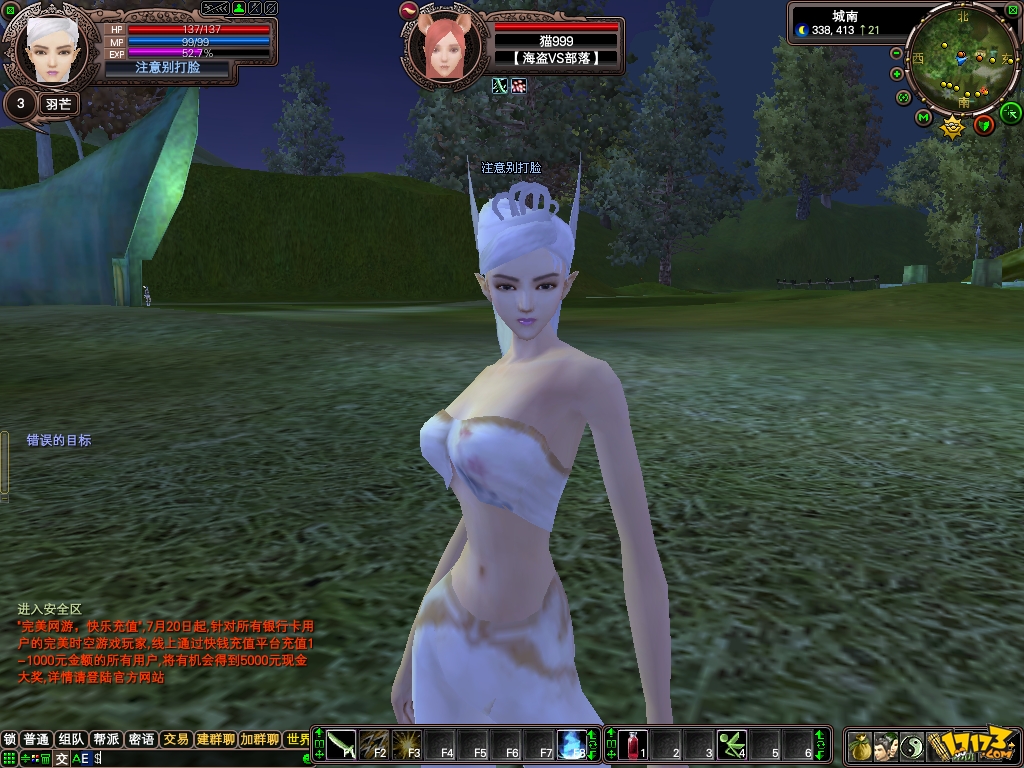Viewport: 1024px width, 768px height.
Task: Open the inventory money bag icon
Action: (x=859, y=746)
